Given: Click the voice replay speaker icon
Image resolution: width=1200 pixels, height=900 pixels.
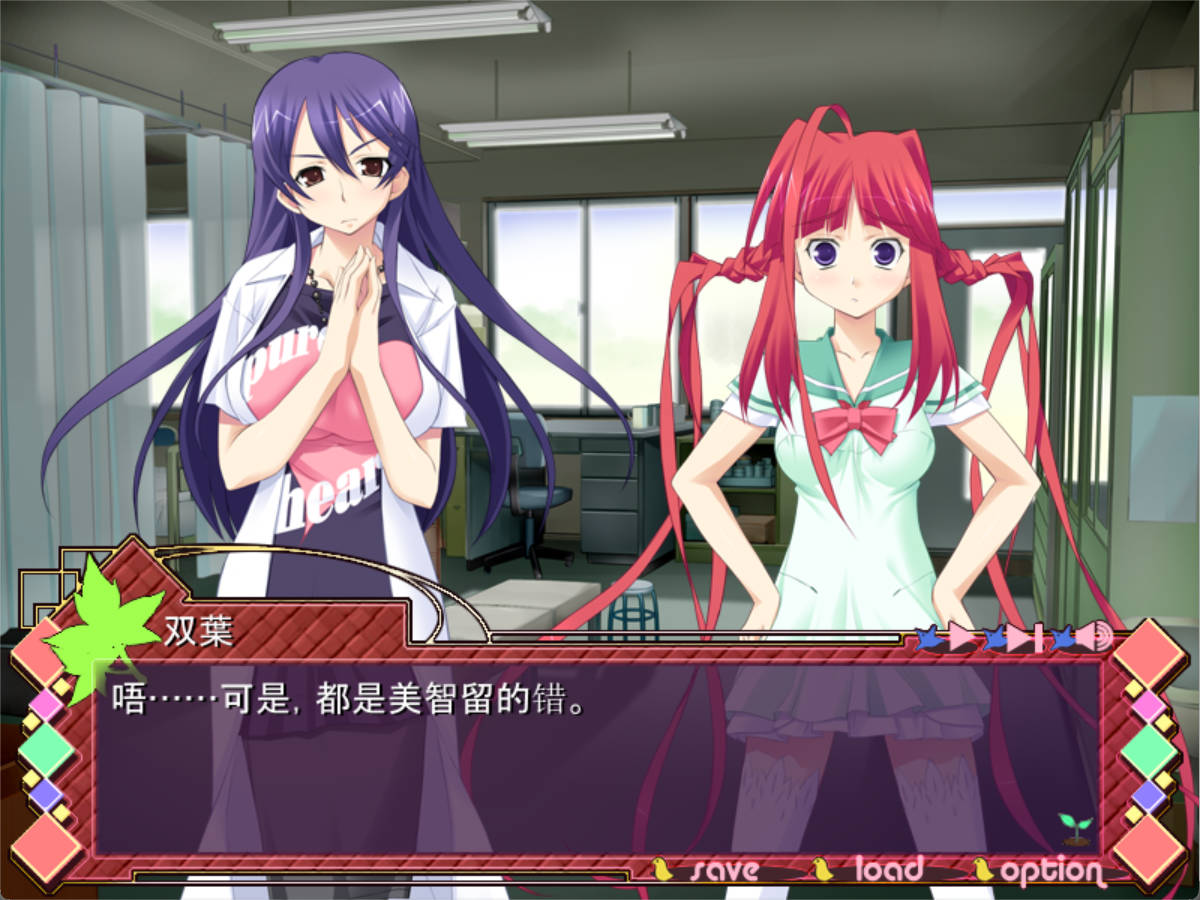Looking at the screenshot, I should pos(1095,637).
